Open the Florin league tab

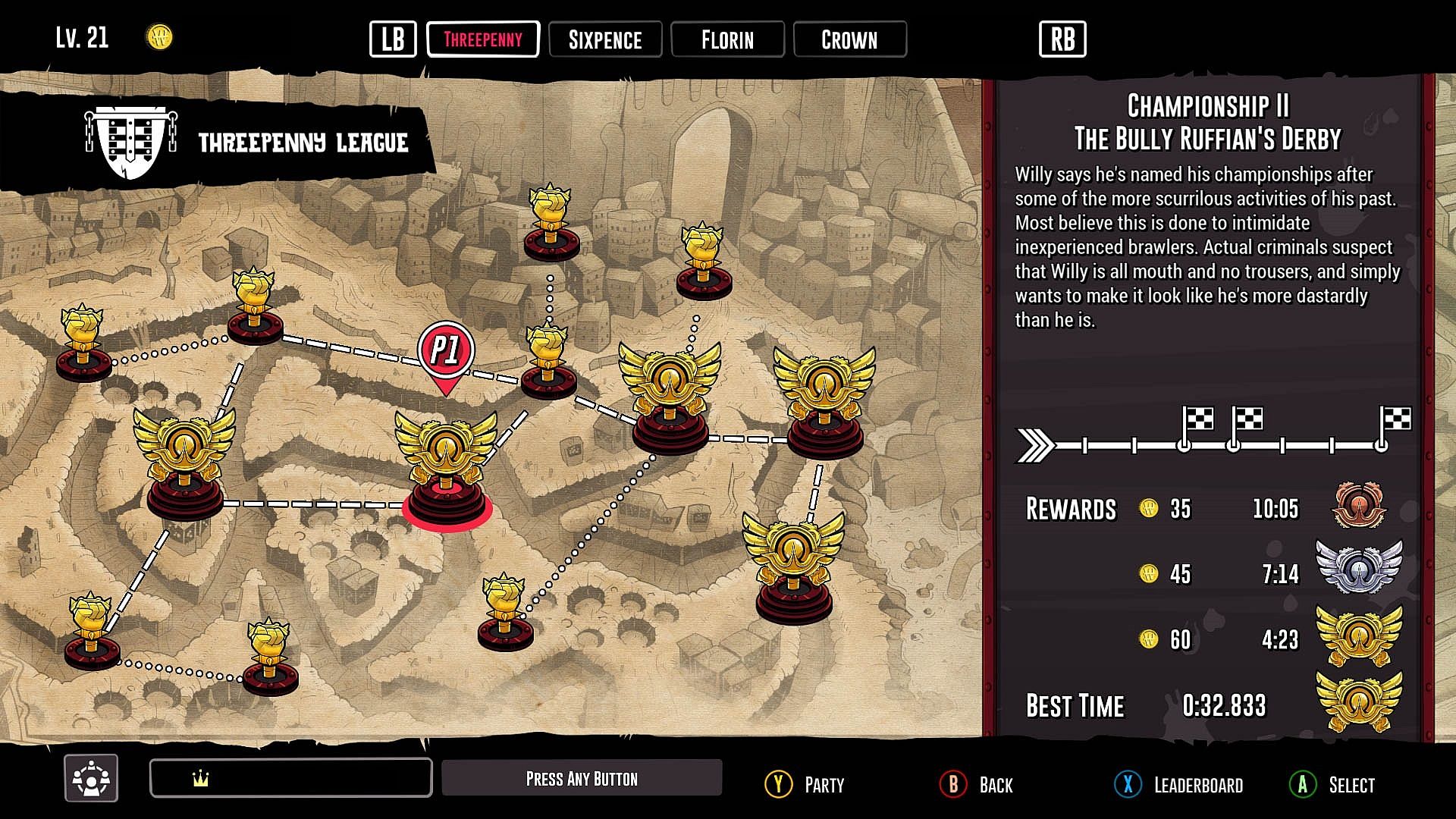[x=727, y=39]
